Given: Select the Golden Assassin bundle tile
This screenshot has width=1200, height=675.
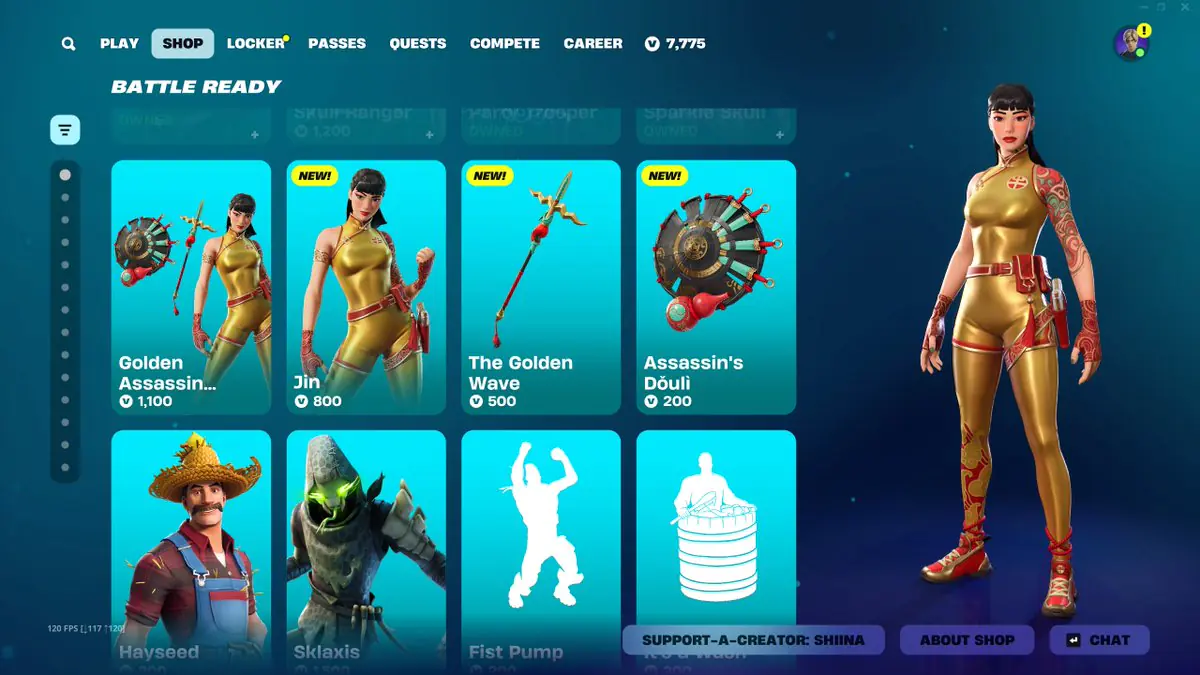Looking at the screenshot, I should [191, 287].
